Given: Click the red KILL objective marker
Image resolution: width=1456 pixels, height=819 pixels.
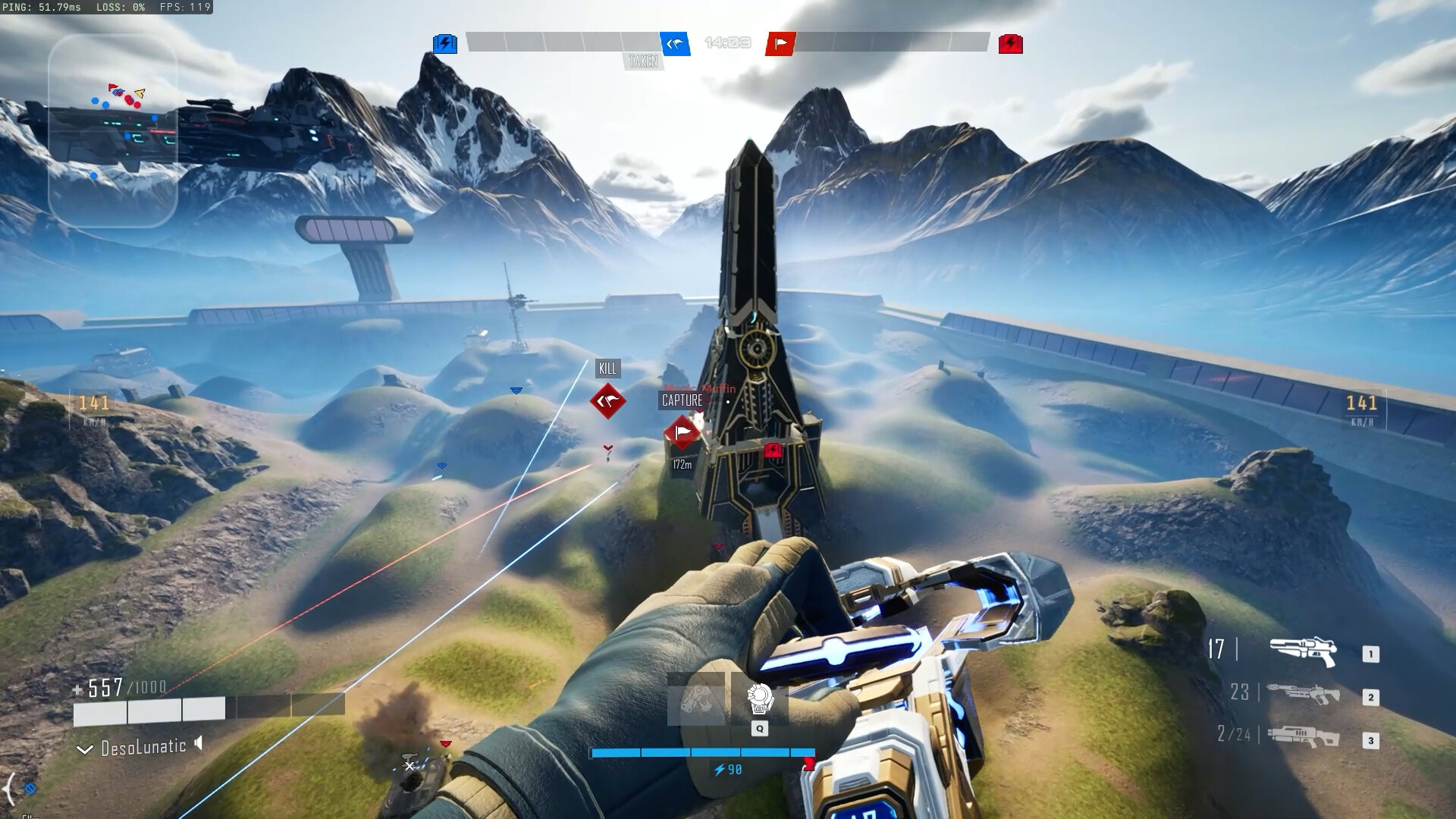Looking at the screenshot, I should pos(608,400).
